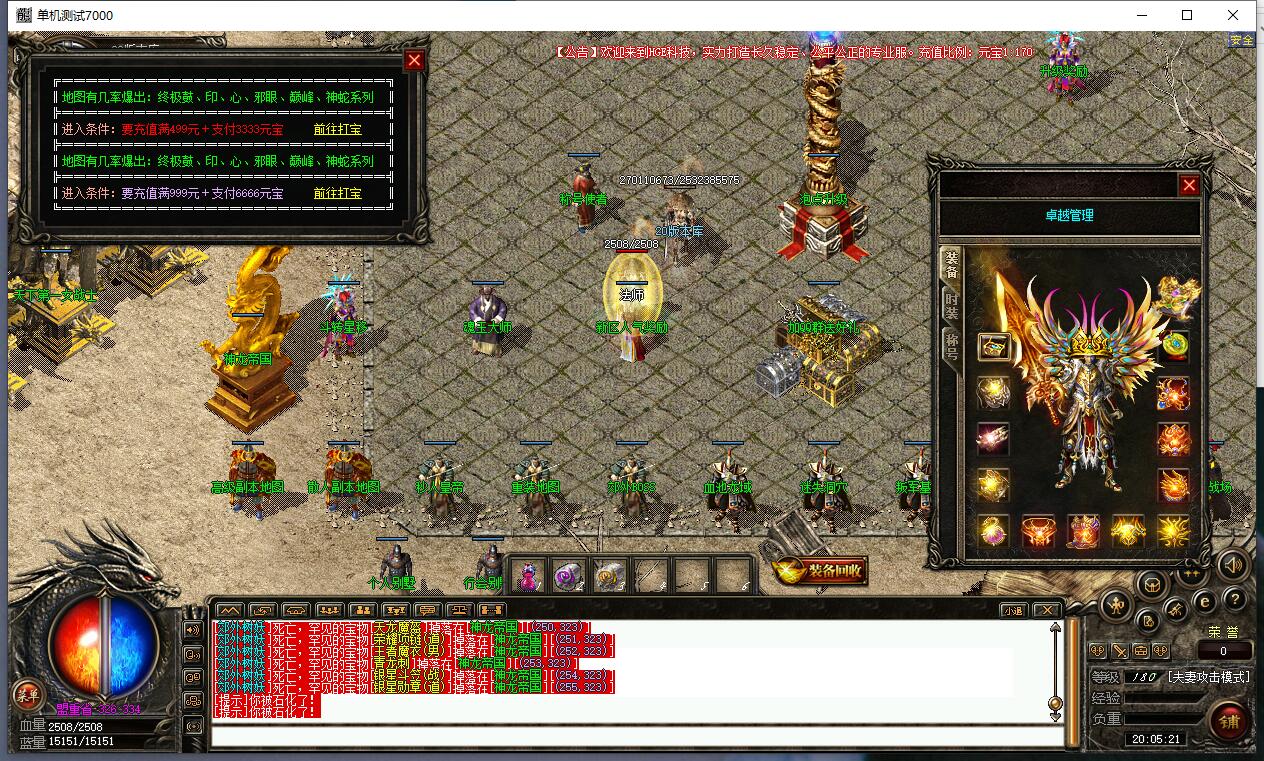Open the red 铺 shop button
This screenshot has height=761, width=1264.
(x=1228, y=718)
